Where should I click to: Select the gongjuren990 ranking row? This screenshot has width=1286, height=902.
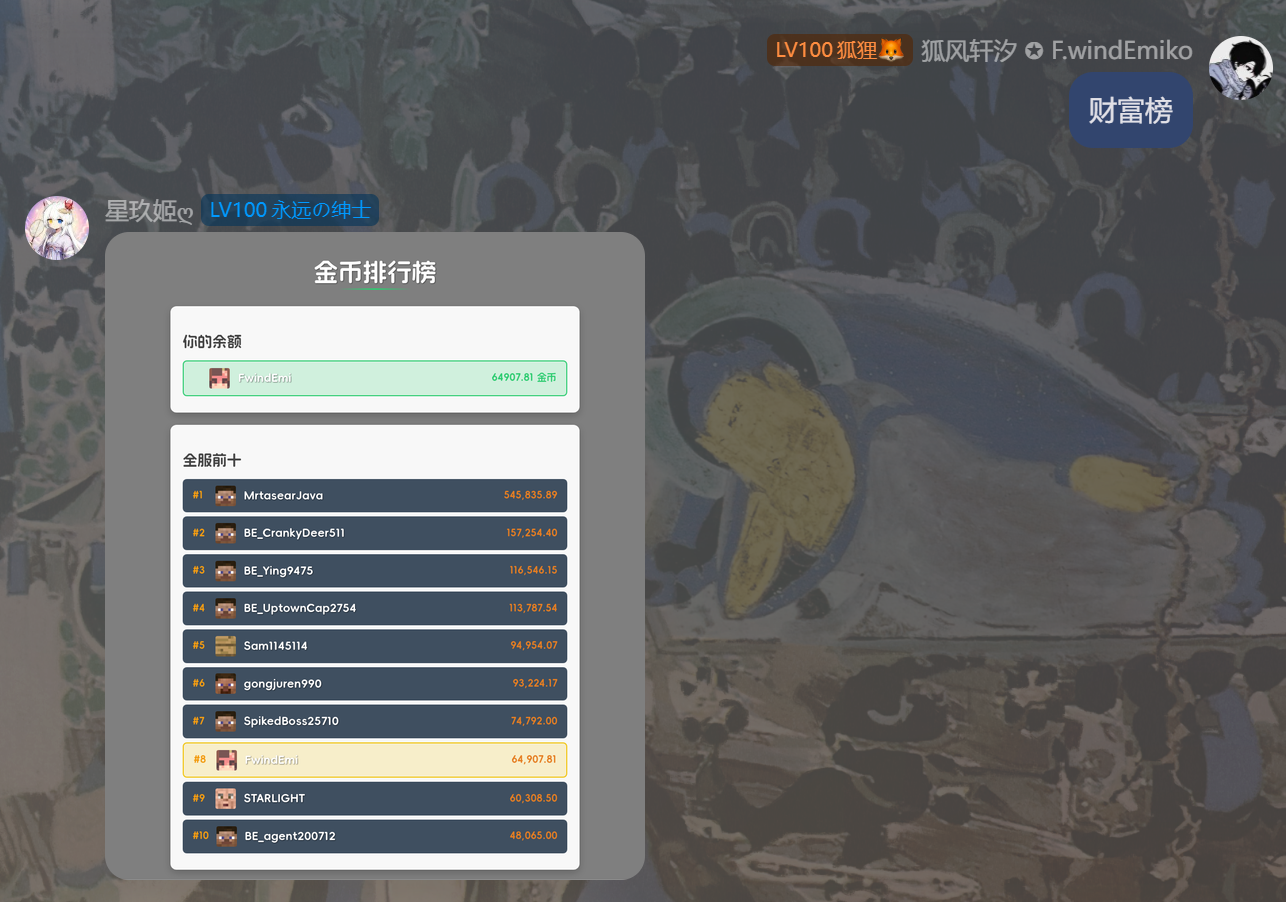[x=374, y=684]
